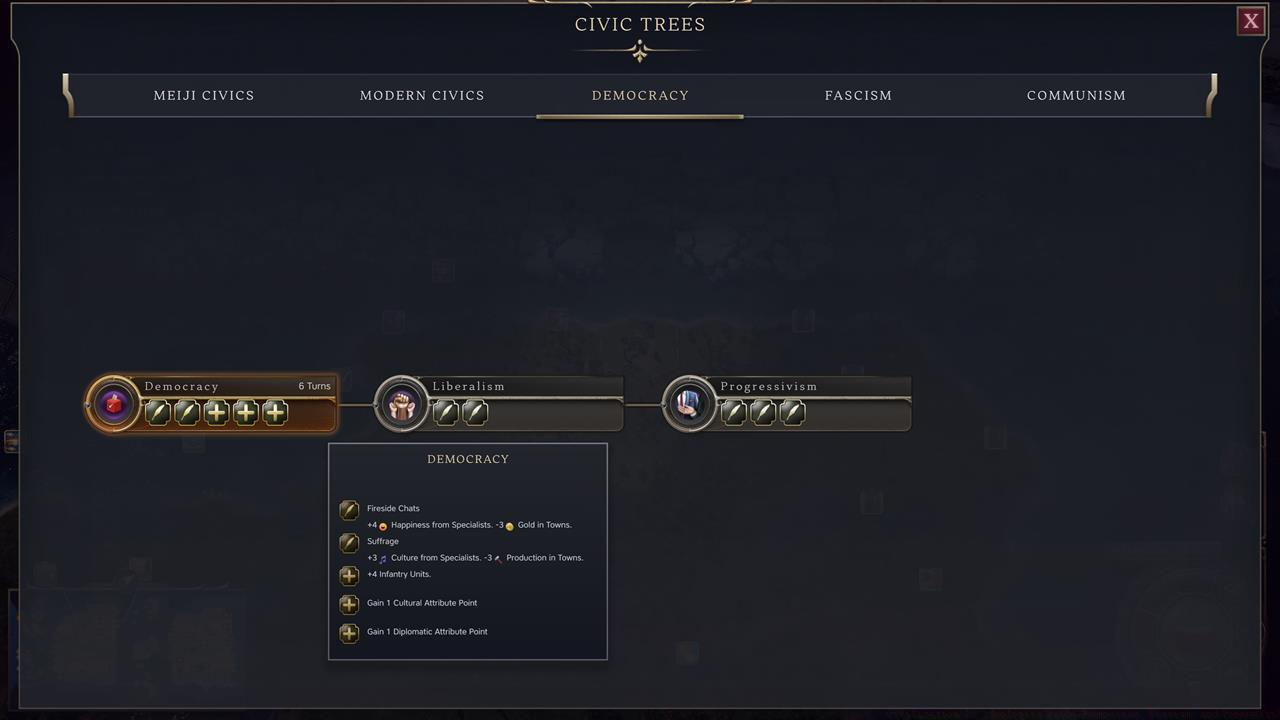View the Modern Civics tree
The width and height of the screenshot is (1280, 720).
[422, 95]
